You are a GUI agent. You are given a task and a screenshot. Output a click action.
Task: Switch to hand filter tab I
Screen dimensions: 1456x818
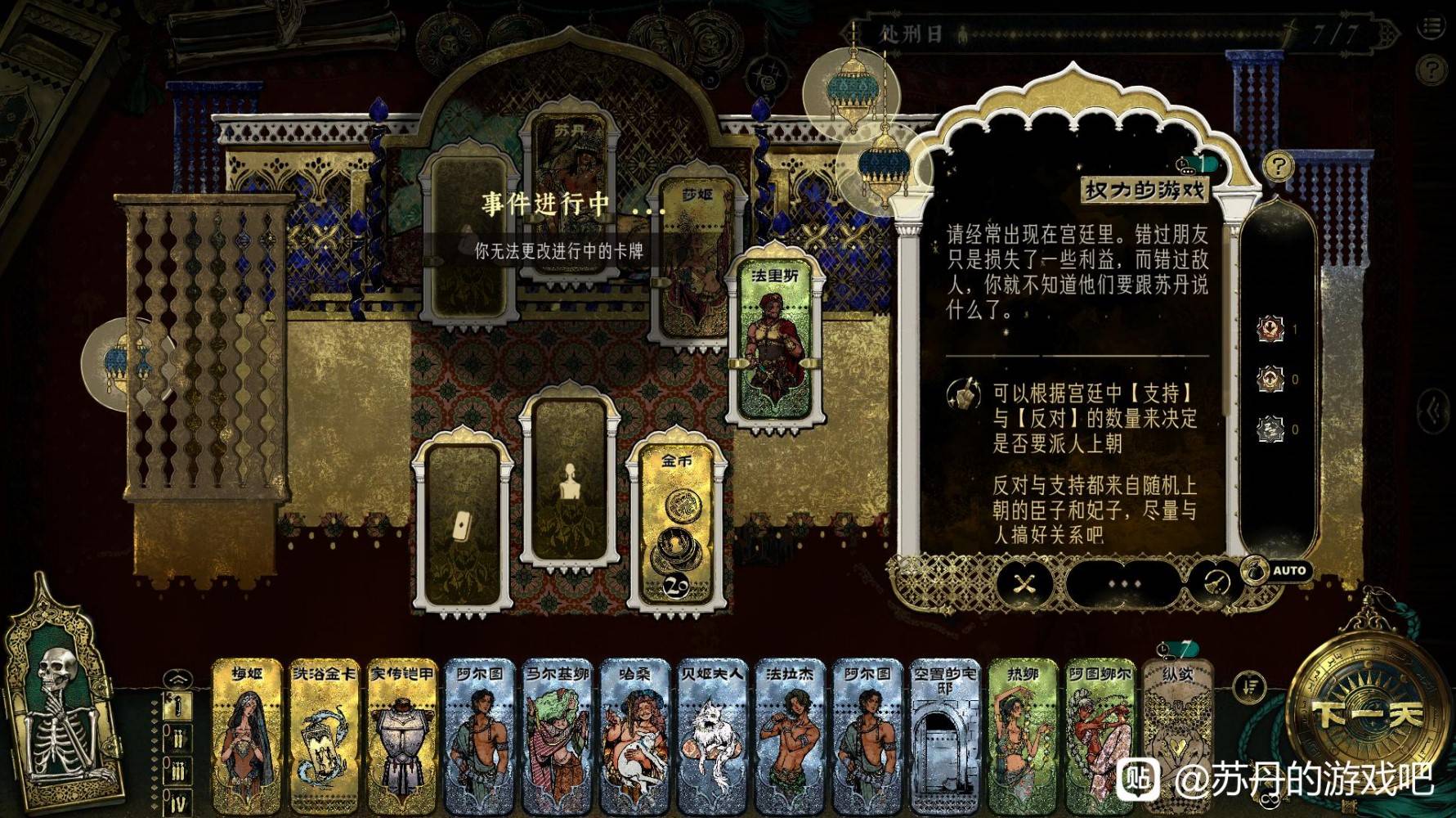(178, 704)
